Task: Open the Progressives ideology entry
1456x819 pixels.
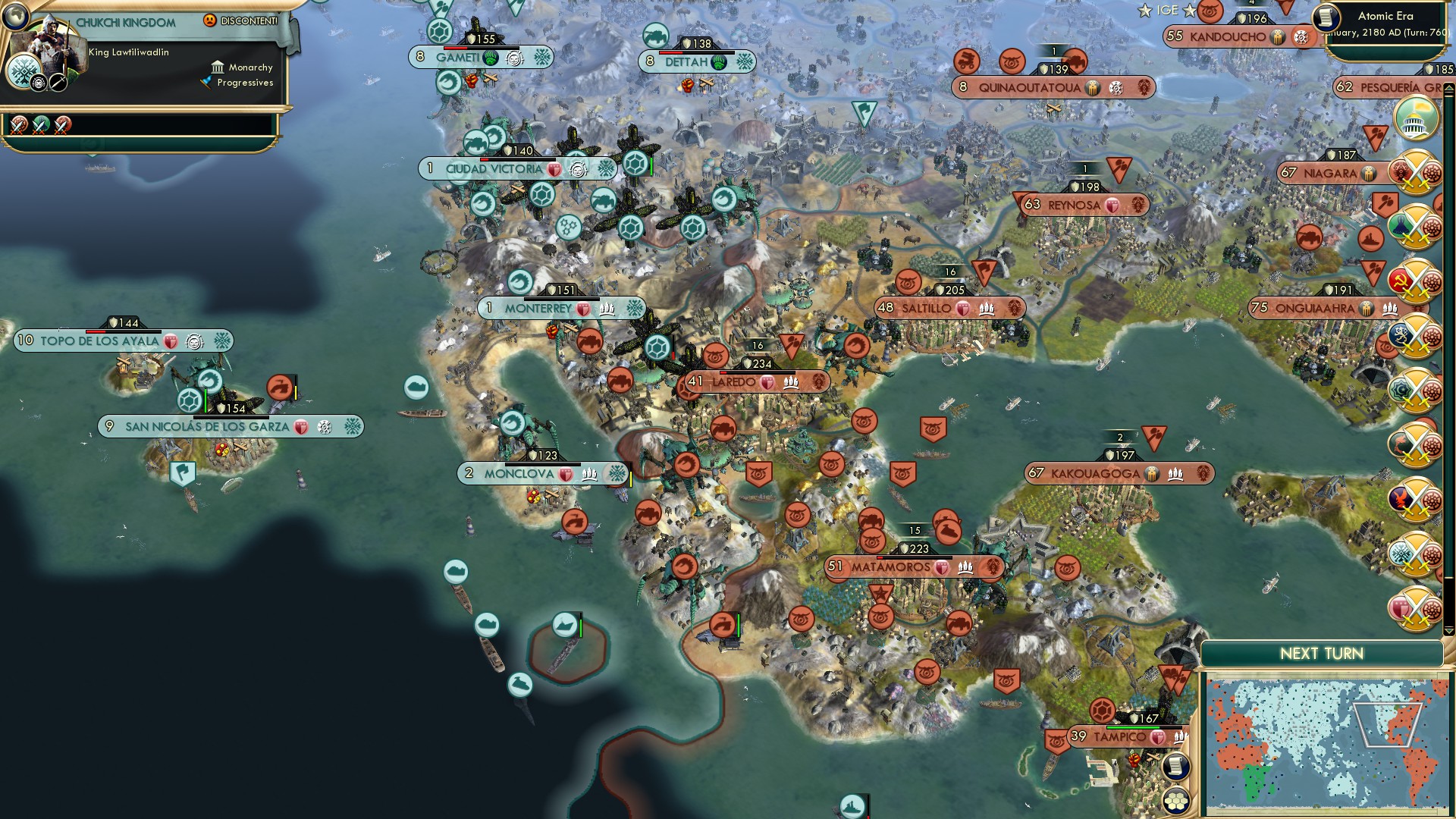Action: tap(244, 83)
